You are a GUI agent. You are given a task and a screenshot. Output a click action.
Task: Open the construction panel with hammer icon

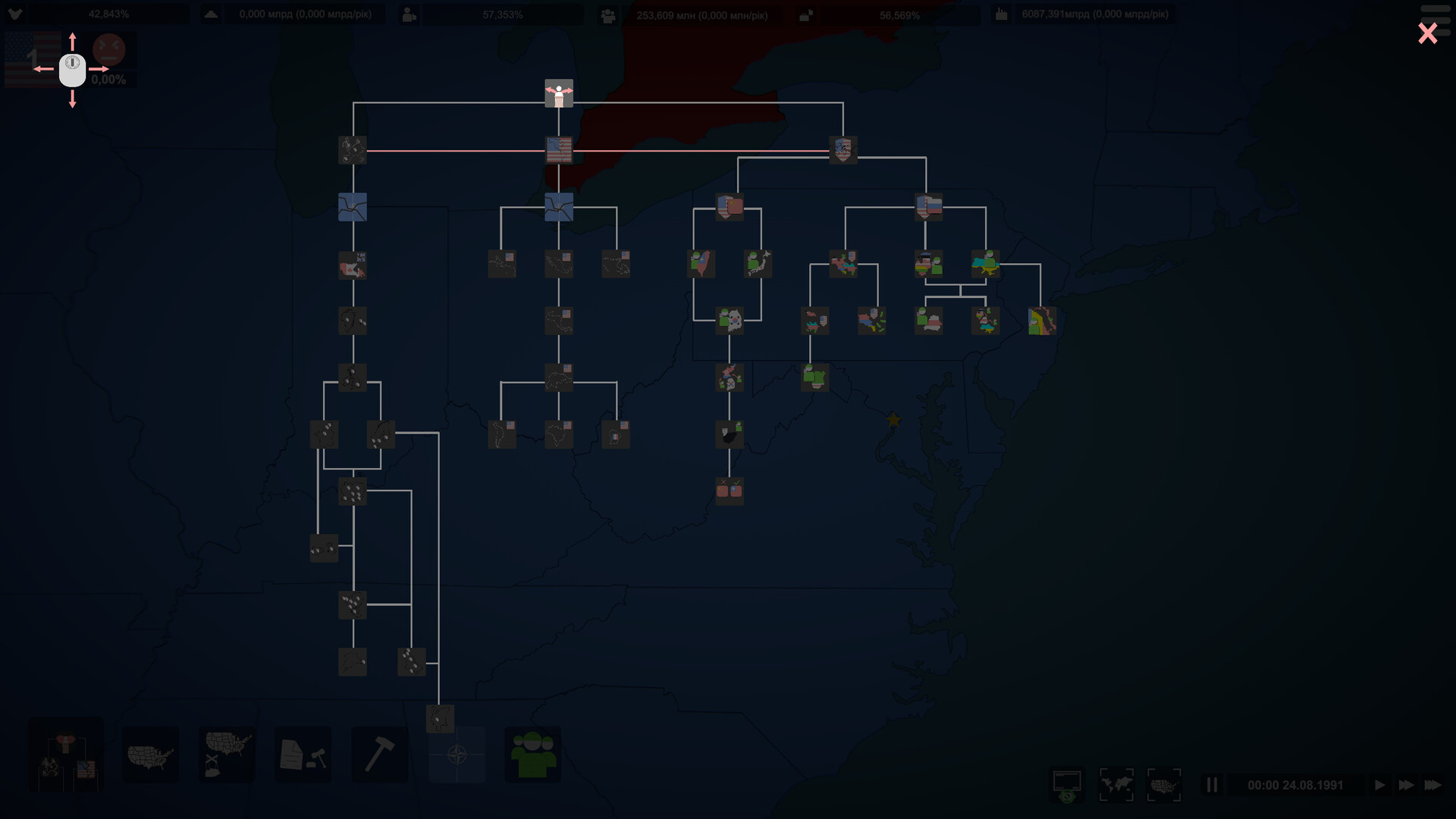pos(381,755)
